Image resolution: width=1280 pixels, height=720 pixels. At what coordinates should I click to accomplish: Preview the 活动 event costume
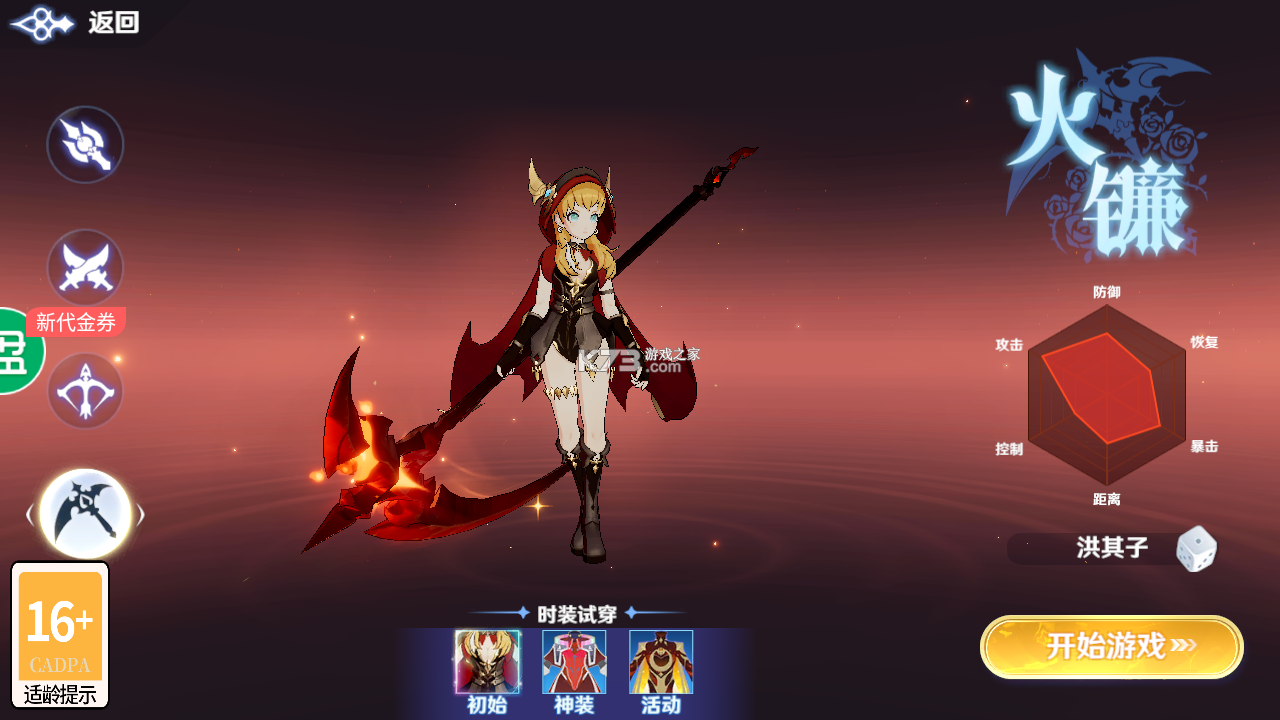[661, 662]
